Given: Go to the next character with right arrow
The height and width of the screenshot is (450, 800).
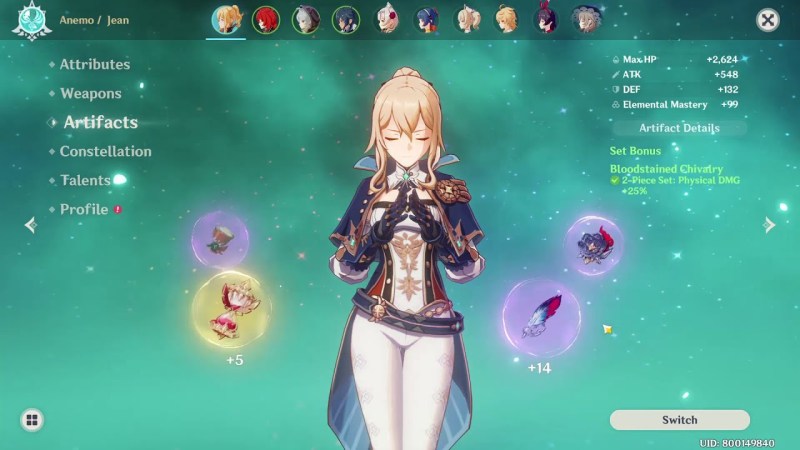Looking at the screenshot, I should click(769, 225).
